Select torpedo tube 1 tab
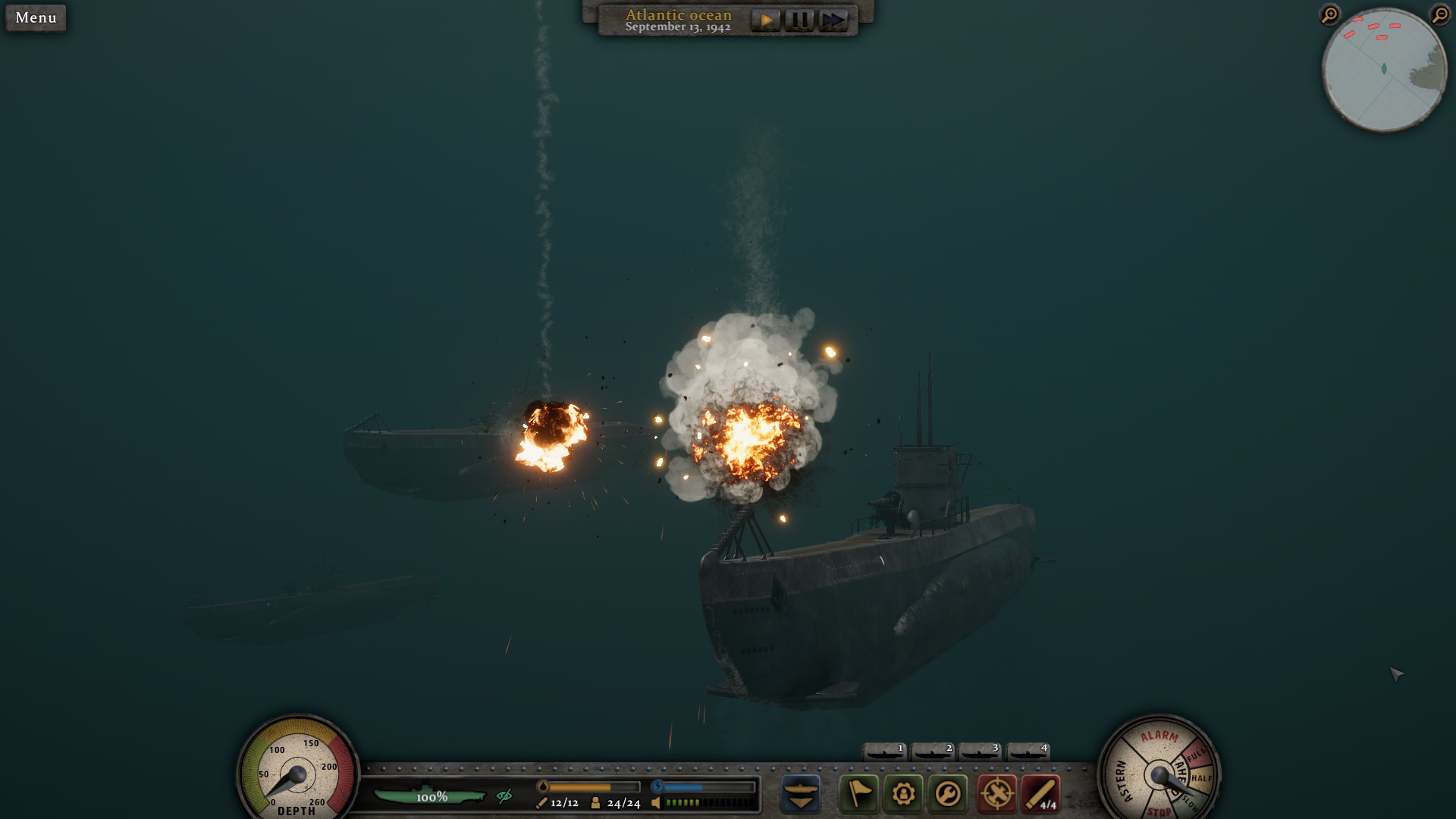 (884, 752)
